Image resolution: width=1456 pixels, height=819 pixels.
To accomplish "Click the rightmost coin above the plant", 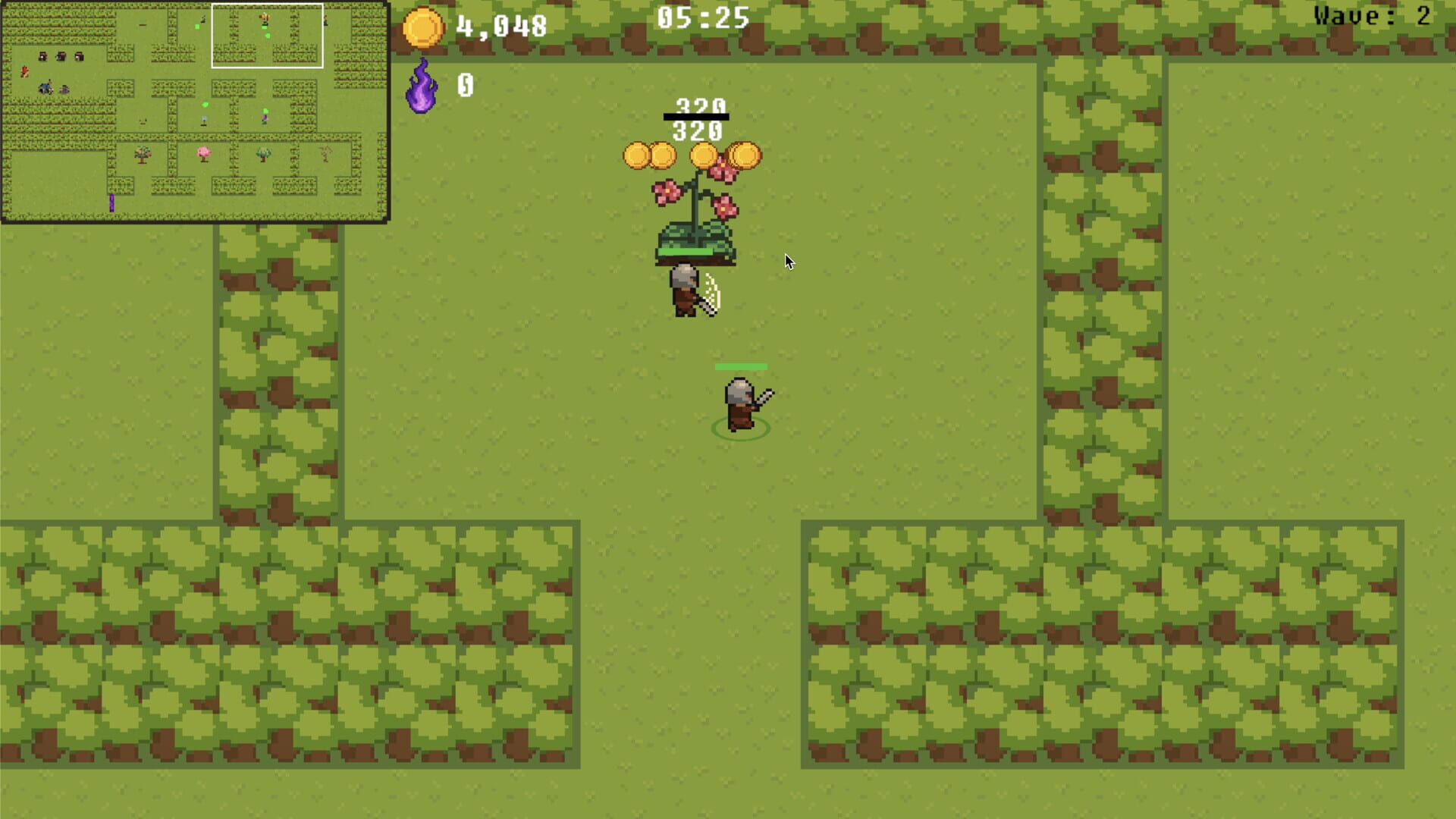I will click(x=745, y=154).
